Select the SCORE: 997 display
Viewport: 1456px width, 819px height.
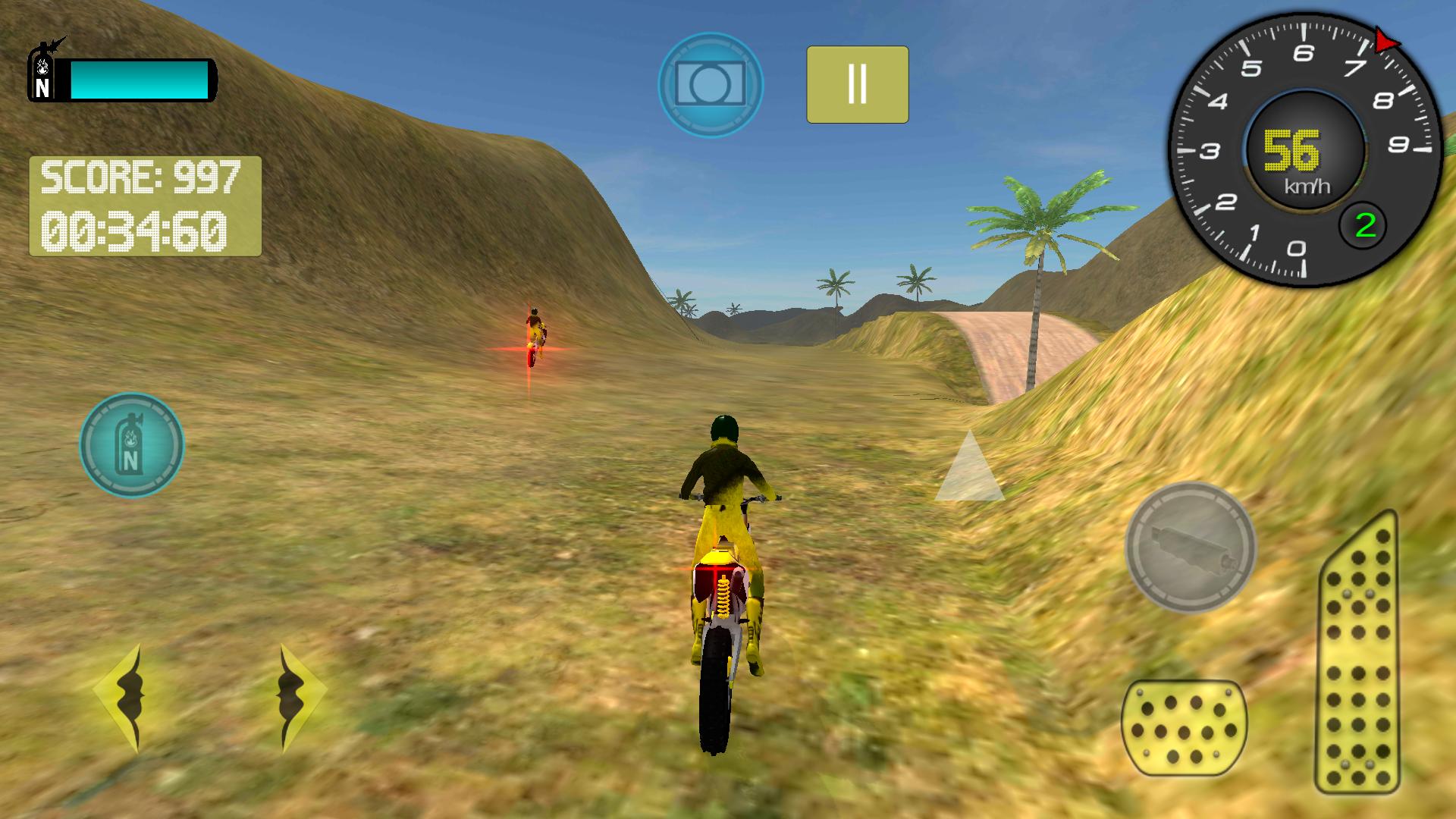140,176
